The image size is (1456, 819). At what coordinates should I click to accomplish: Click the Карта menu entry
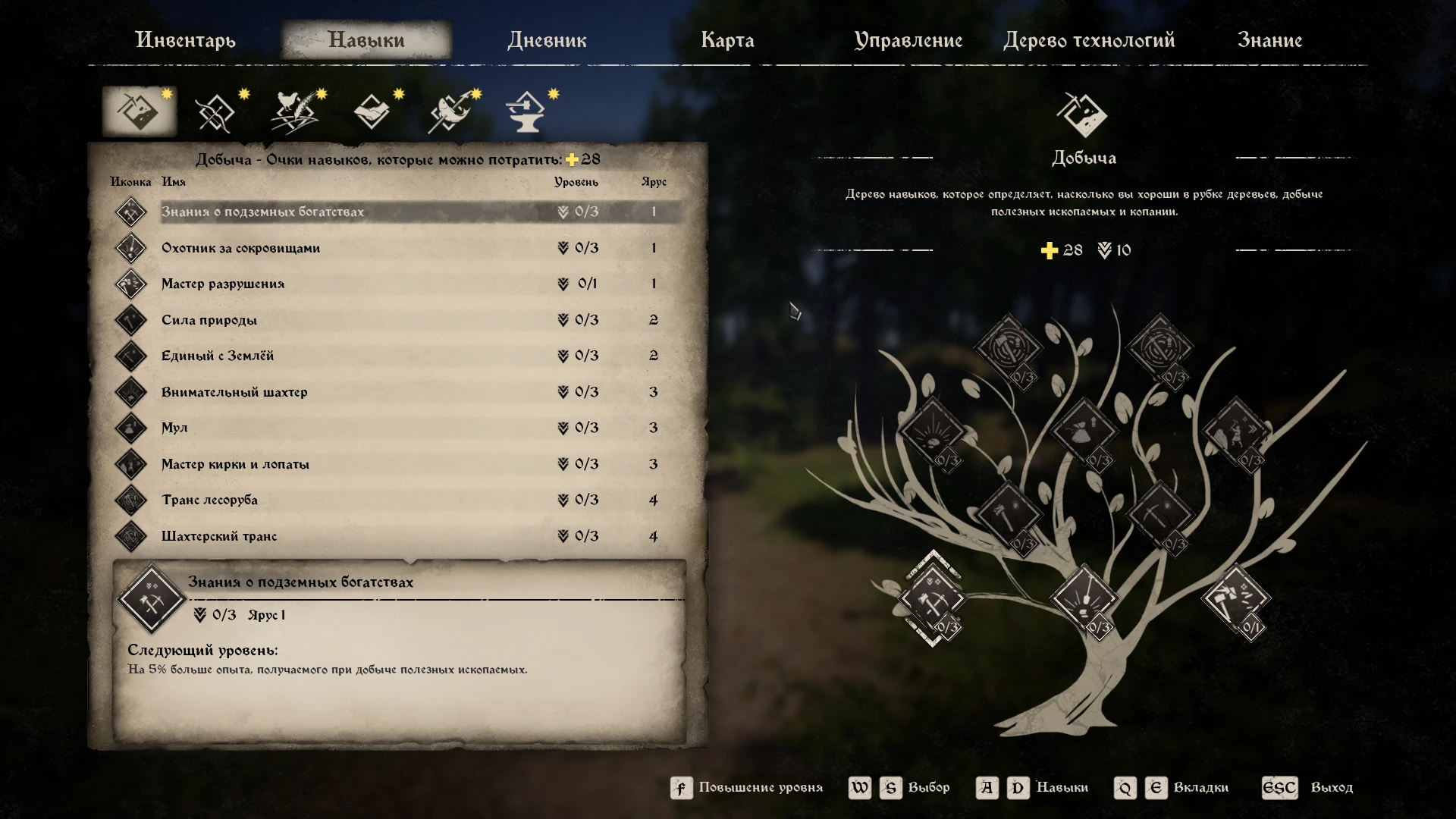click(728, 41)
